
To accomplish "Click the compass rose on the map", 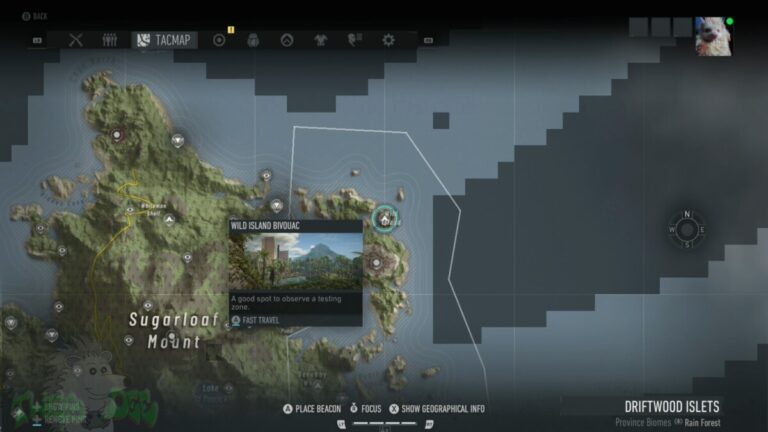I will click(687, 229).
